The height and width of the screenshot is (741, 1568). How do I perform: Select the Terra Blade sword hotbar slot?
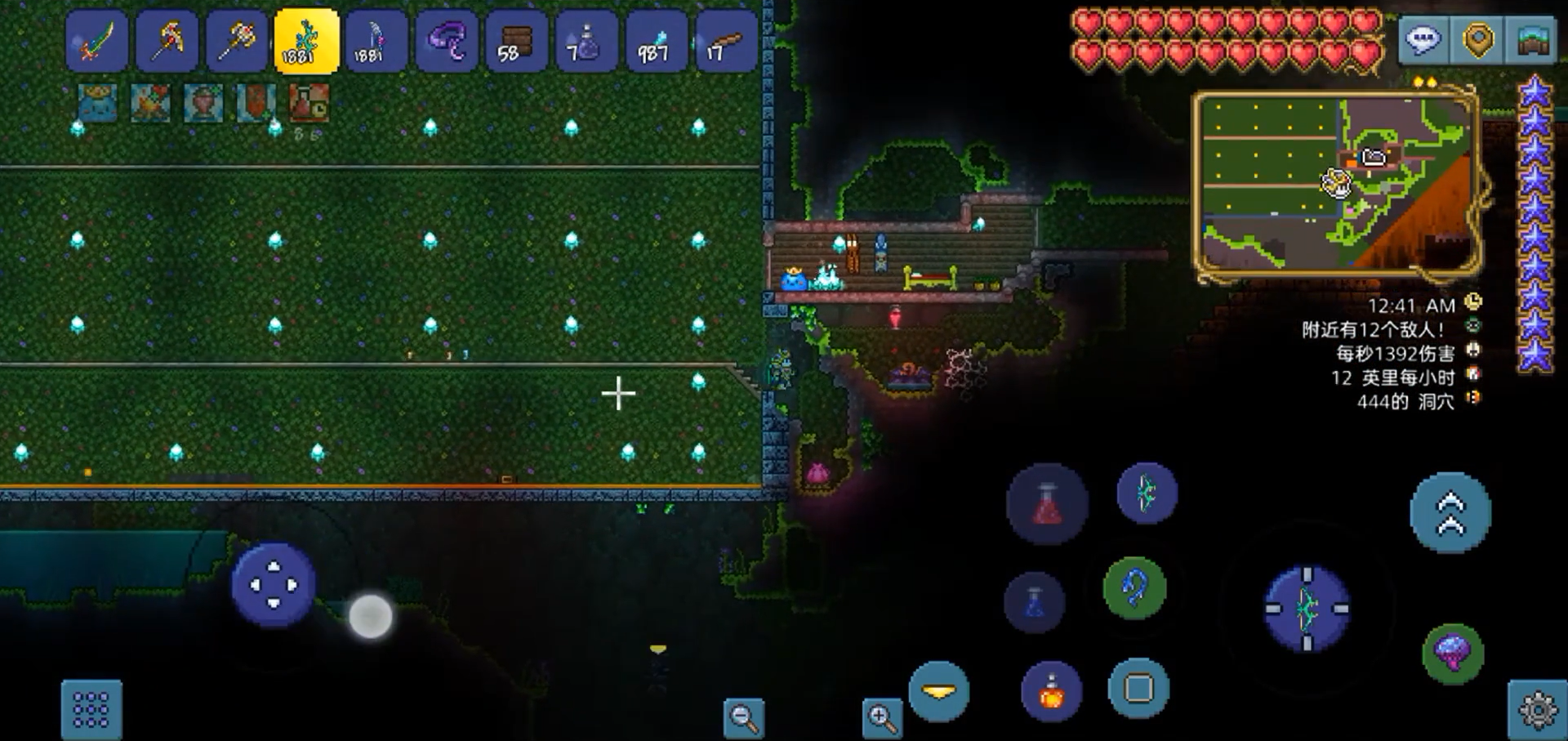pyautogui.click(x=97, y=42)
